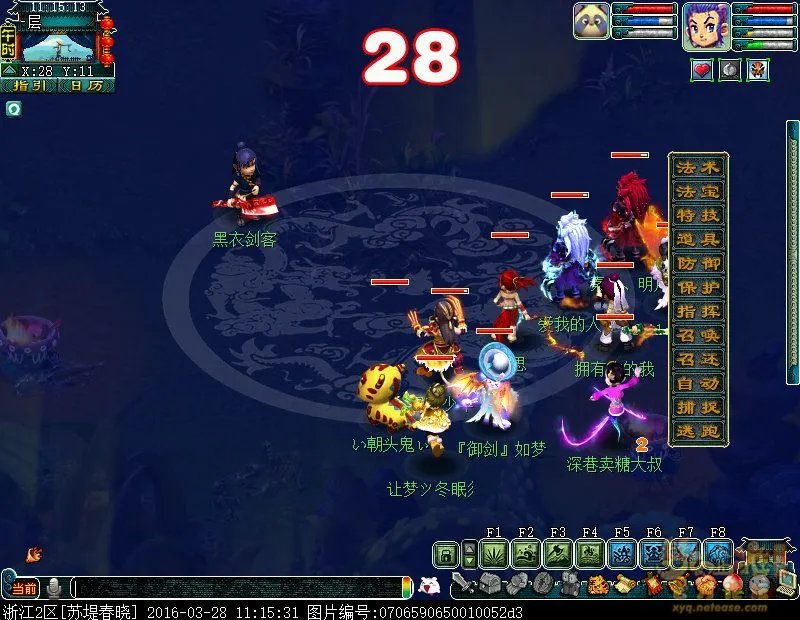
Task: Choose 逃跑 to flee the battle
Action: pyautogui.click(x=697, y=431)
